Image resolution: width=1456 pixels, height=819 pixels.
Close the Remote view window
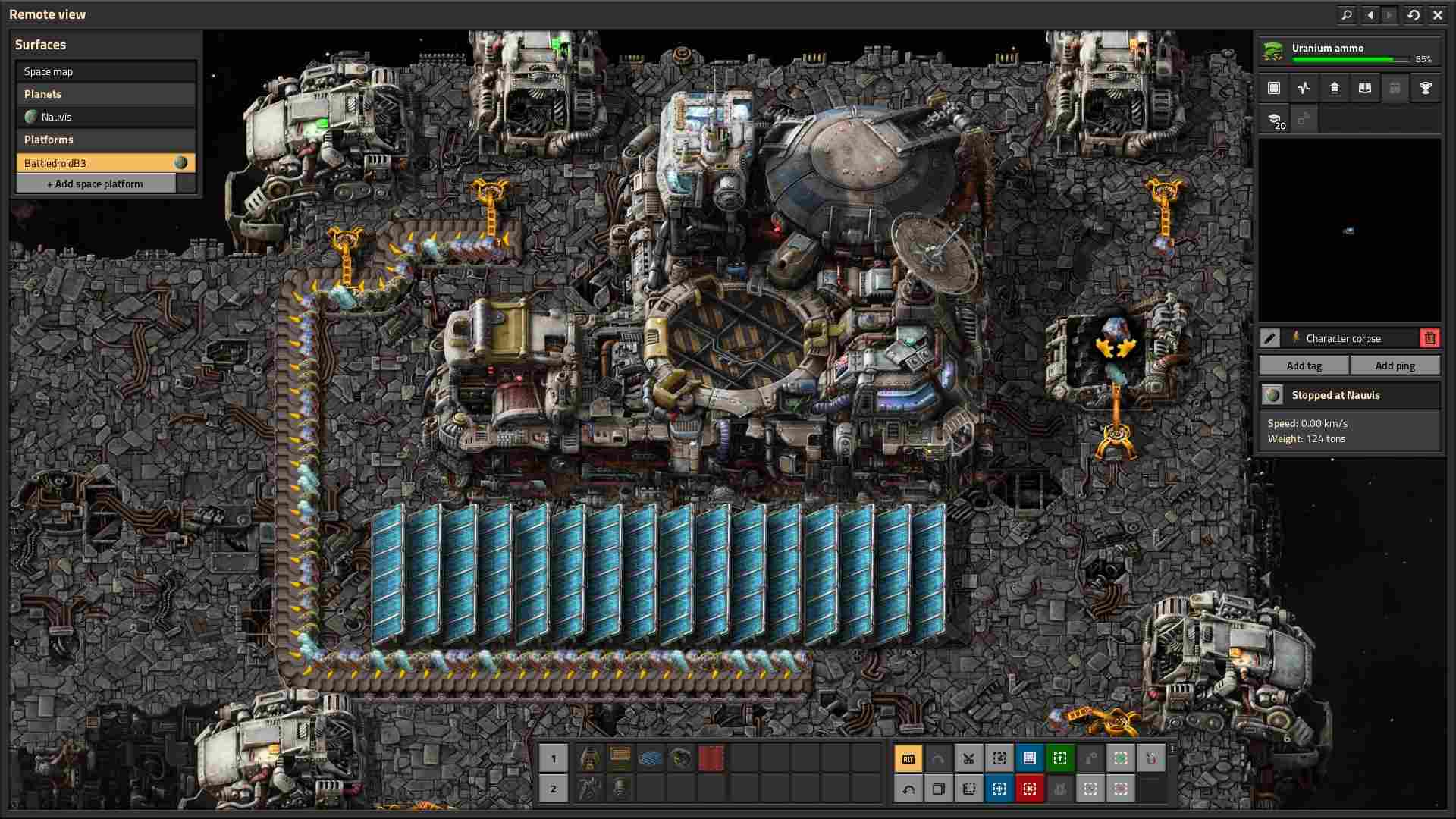[x=1437, y=14]
